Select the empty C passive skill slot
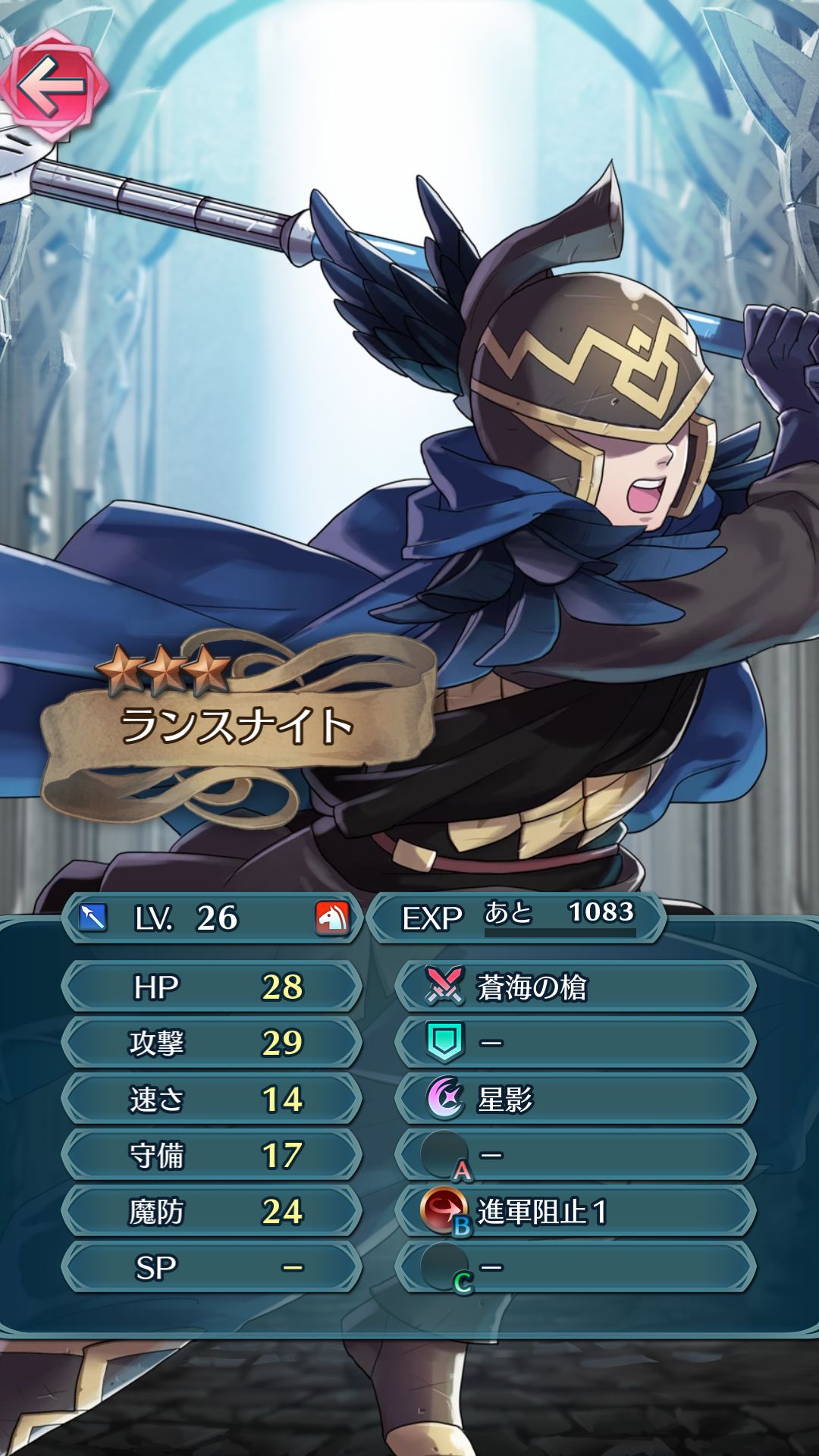This screenshot has width=819, height=1456. [575, 1267]
